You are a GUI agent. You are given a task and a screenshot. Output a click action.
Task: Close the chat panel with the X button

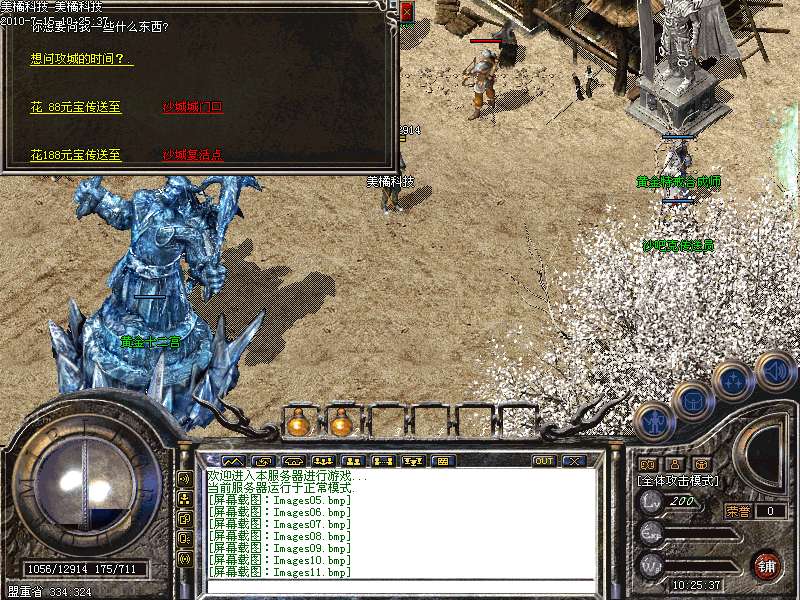pos(573,461)
